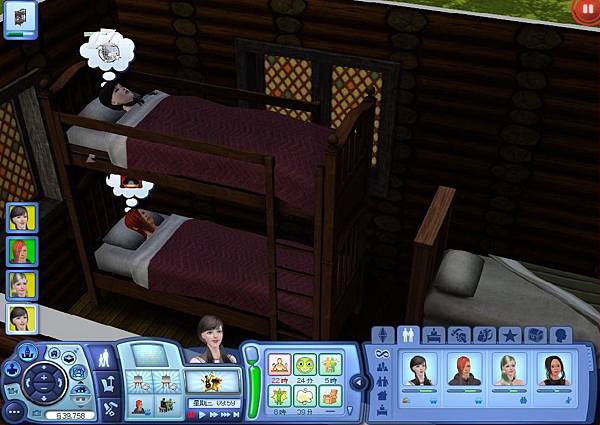
Task: Select the red-haired Sim portrait in sidebar
Action: [x=22, y=250]
